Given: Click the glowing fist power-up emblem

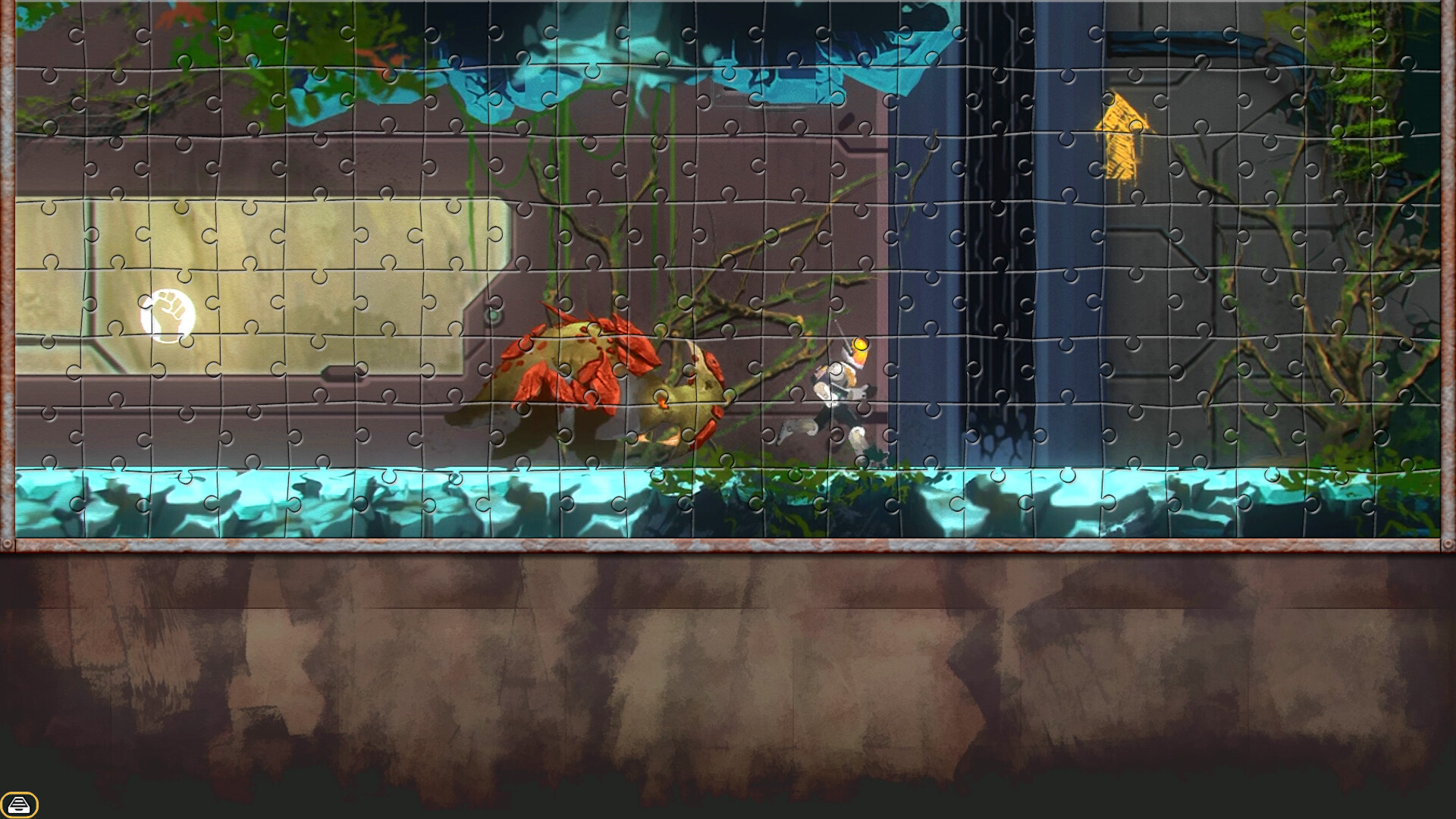Looking at the screenshot, I should click(x=167, y=314).
